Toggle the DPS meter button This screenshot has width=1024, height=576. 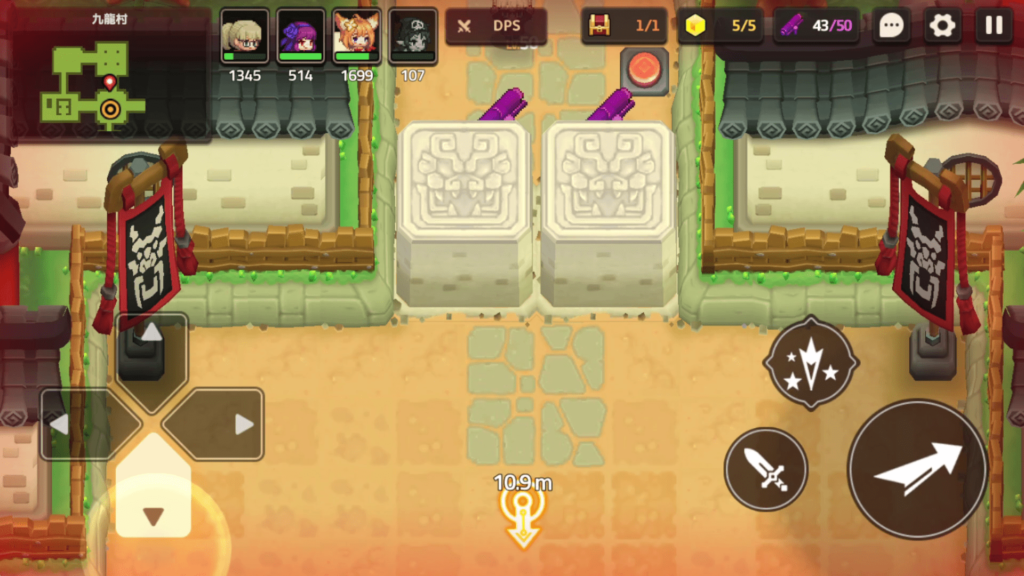point(495,26)
